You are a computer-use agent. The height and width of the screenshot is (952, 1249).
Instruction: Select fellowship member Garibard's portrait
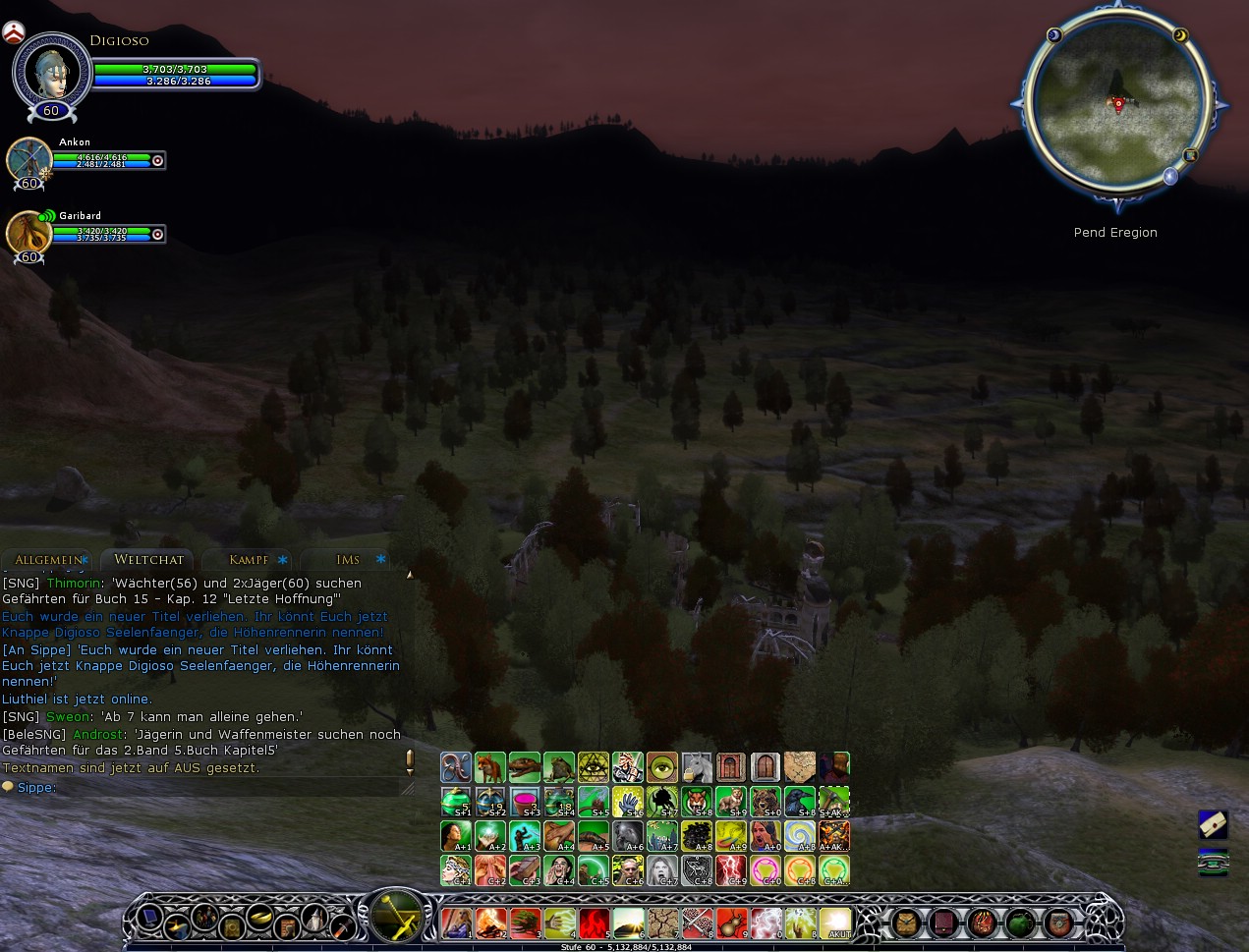pyautogui.click(x=28, y=234)
